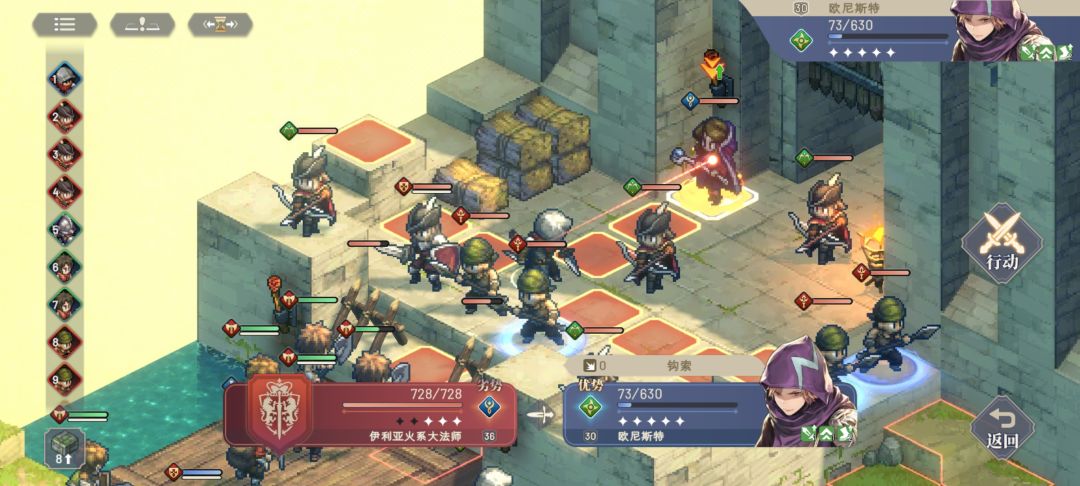
Task: Select turn order portrait number 1
Action: pos(66,79)
